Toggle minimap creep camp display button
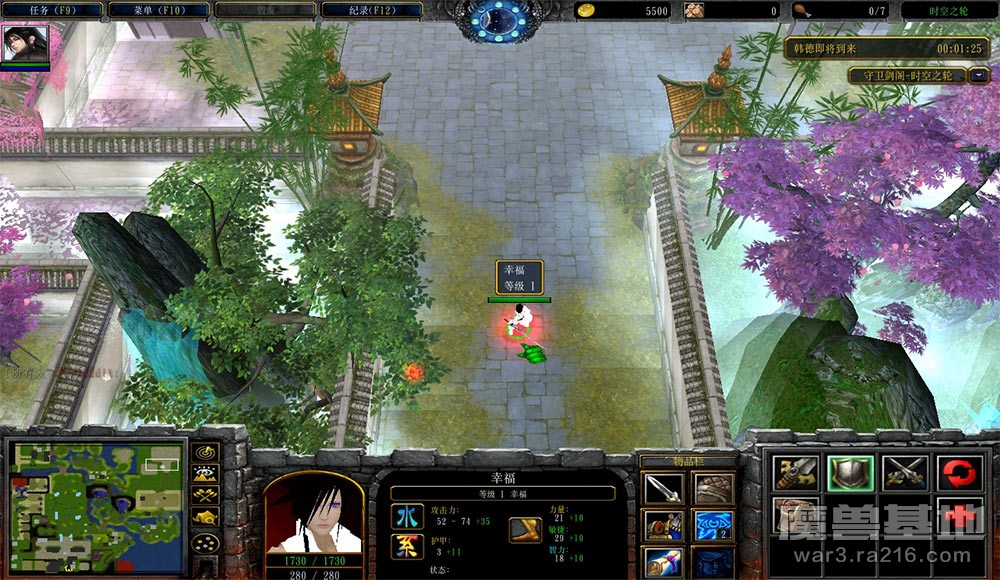Screen dimensions: 1000x580 point(205,517)
